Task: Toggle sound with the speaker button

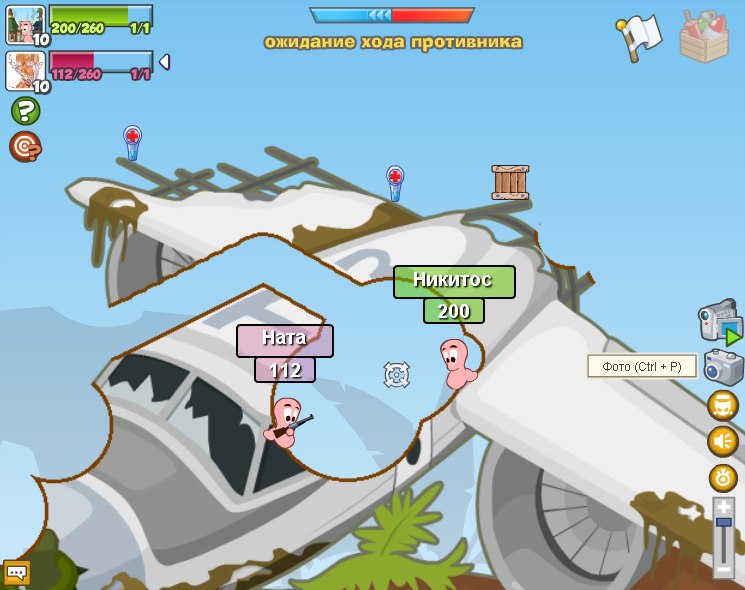Action: tap(722, 441)
